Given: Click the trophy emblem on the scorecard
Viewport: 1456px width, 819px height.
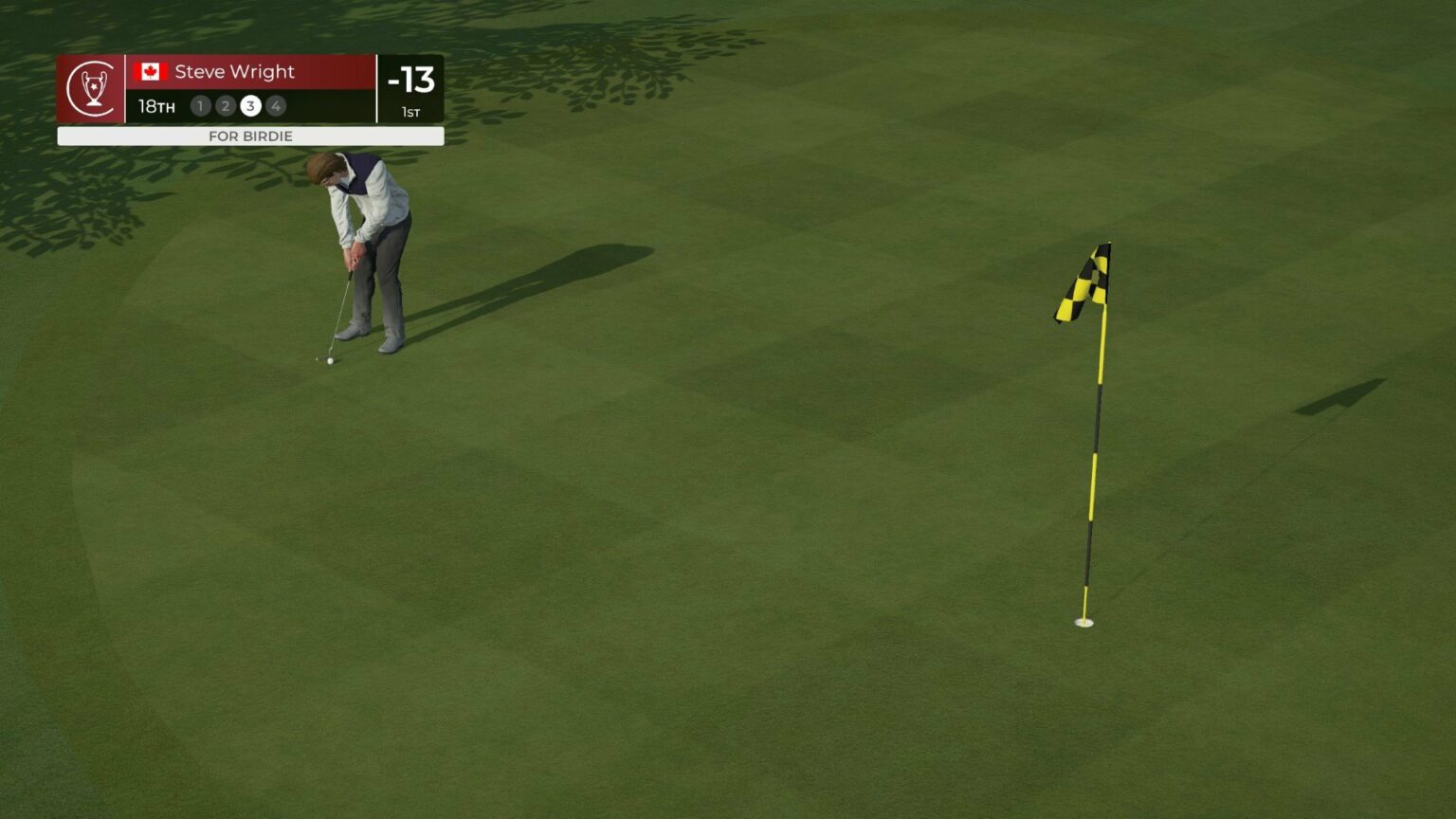Looking at the screenshot, I should (x=91, y=88).
